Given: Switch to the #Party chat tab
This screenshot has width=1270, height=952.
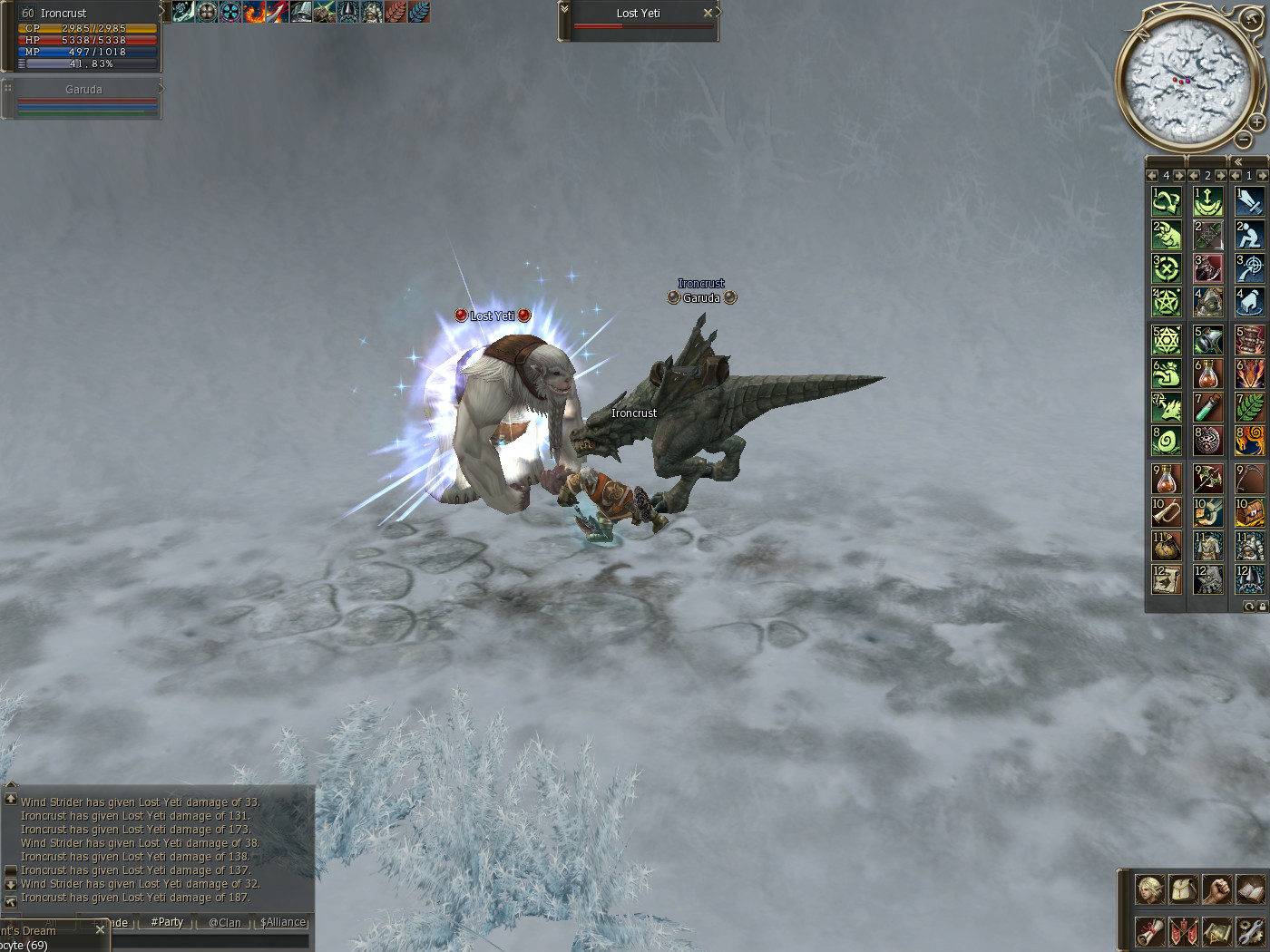Looking at the screenshot, I should (167, 922).
